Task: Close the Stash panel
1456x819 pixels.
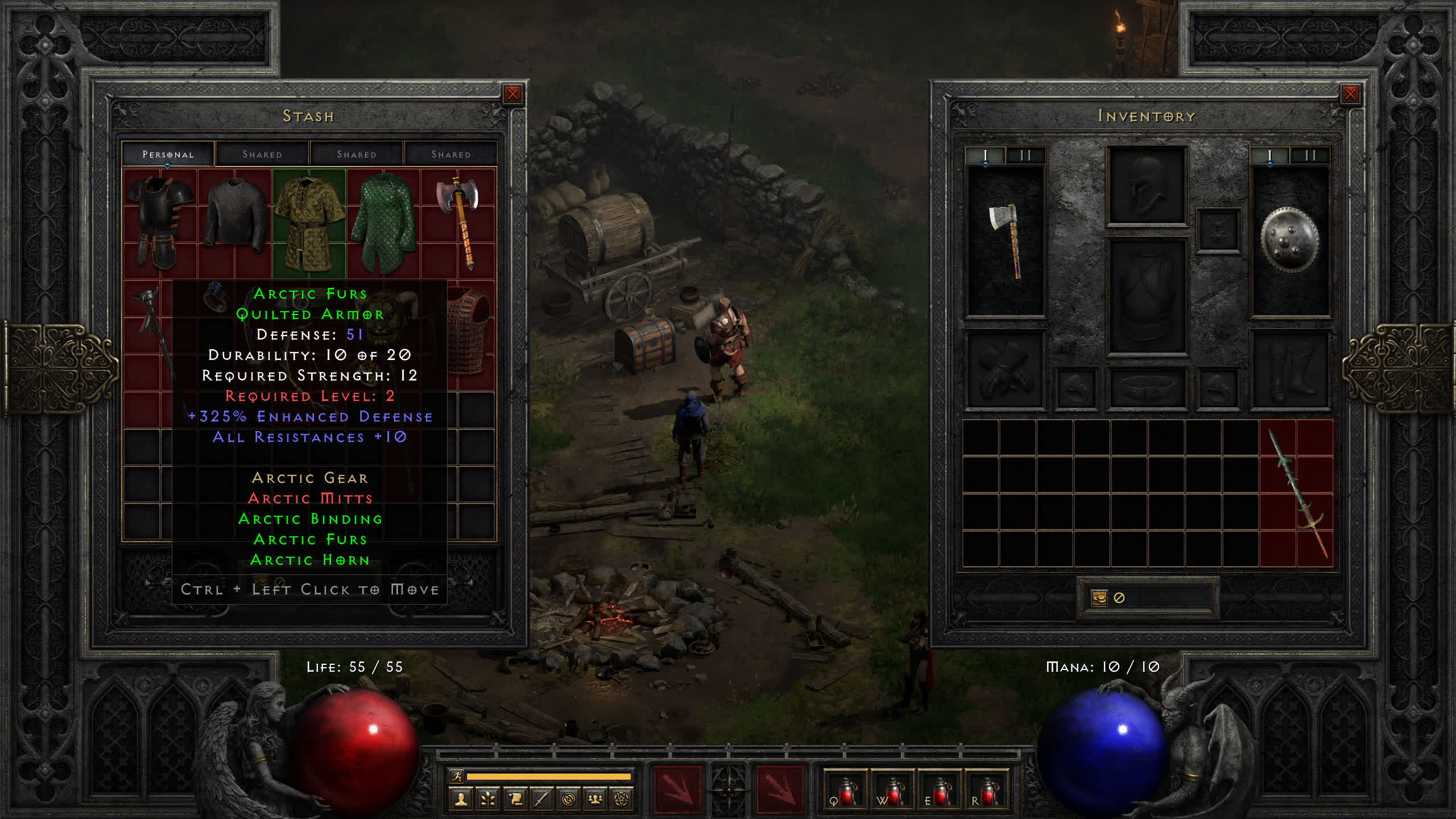Action: point(512,94)
